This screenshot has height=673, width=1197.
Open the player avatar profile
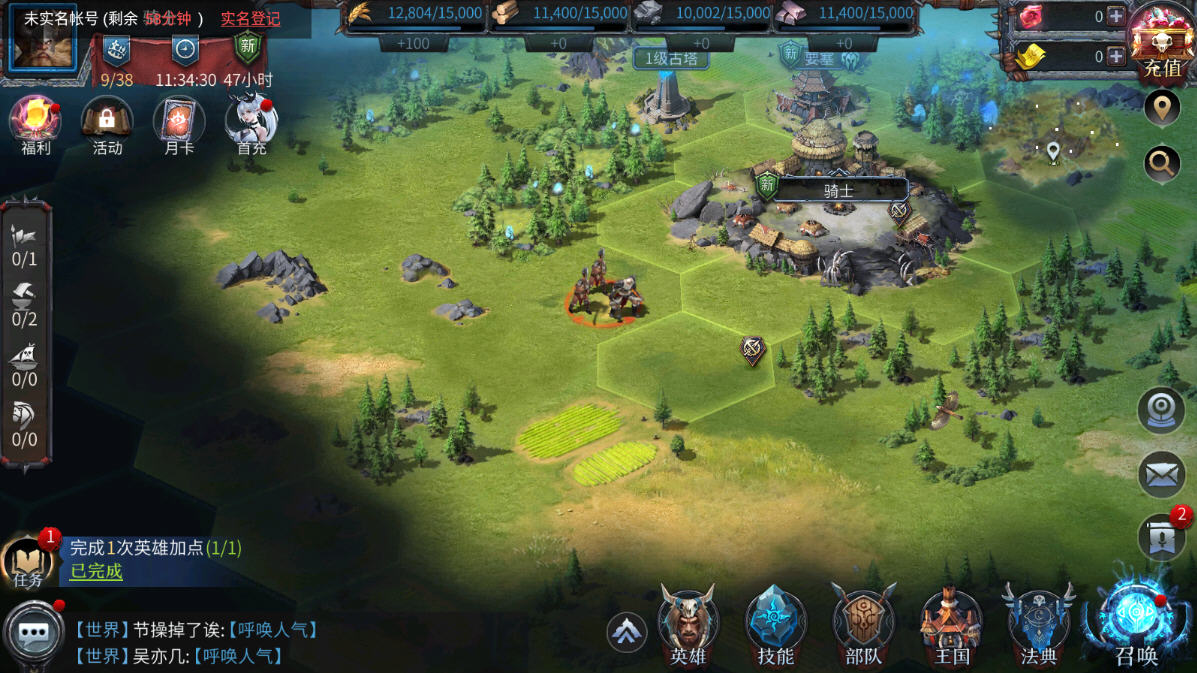(43, 42)
